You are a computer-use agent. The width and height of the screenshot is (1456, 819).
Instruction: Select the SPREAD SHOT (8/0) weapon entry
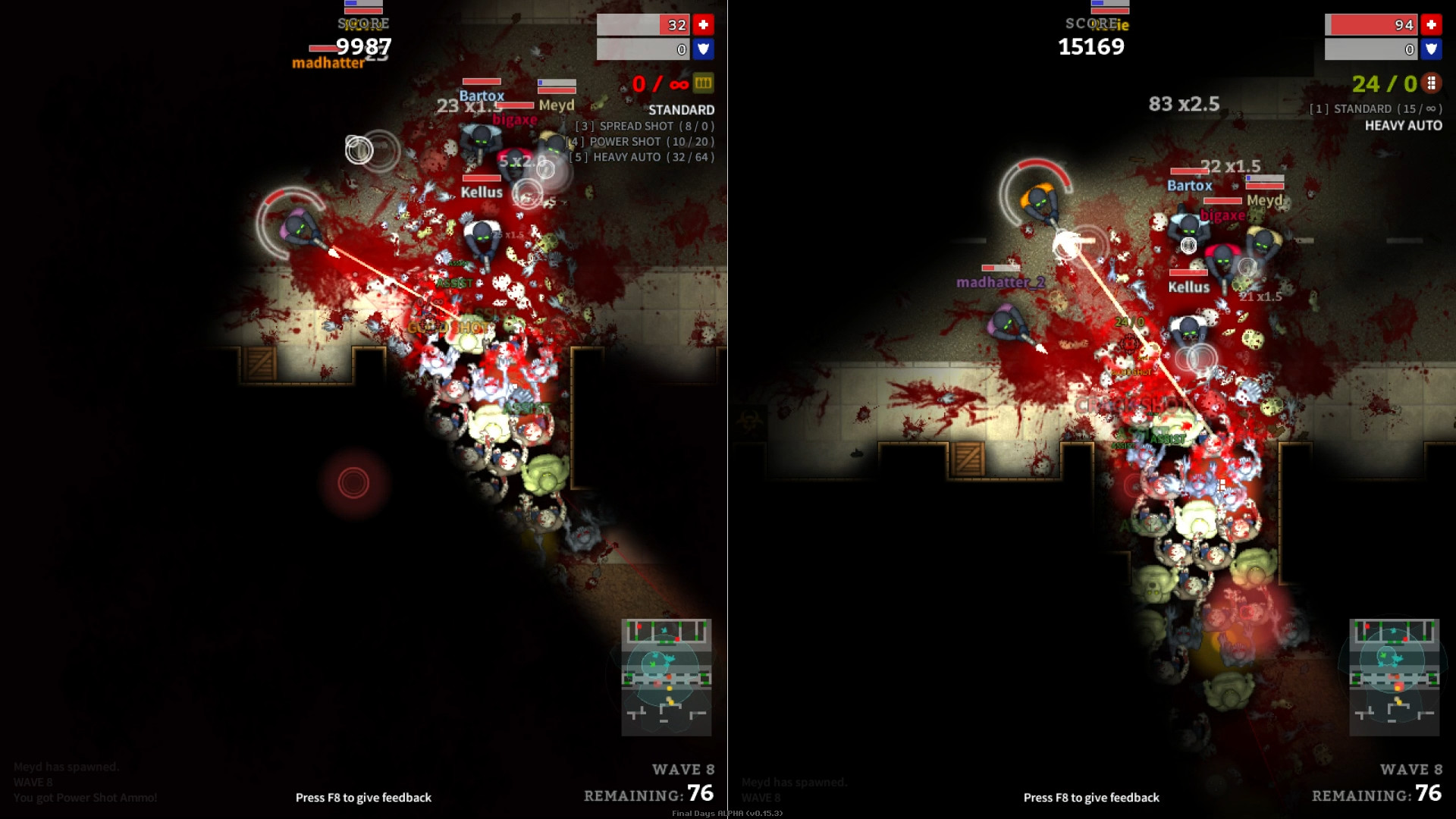click(x=645, y=126)
